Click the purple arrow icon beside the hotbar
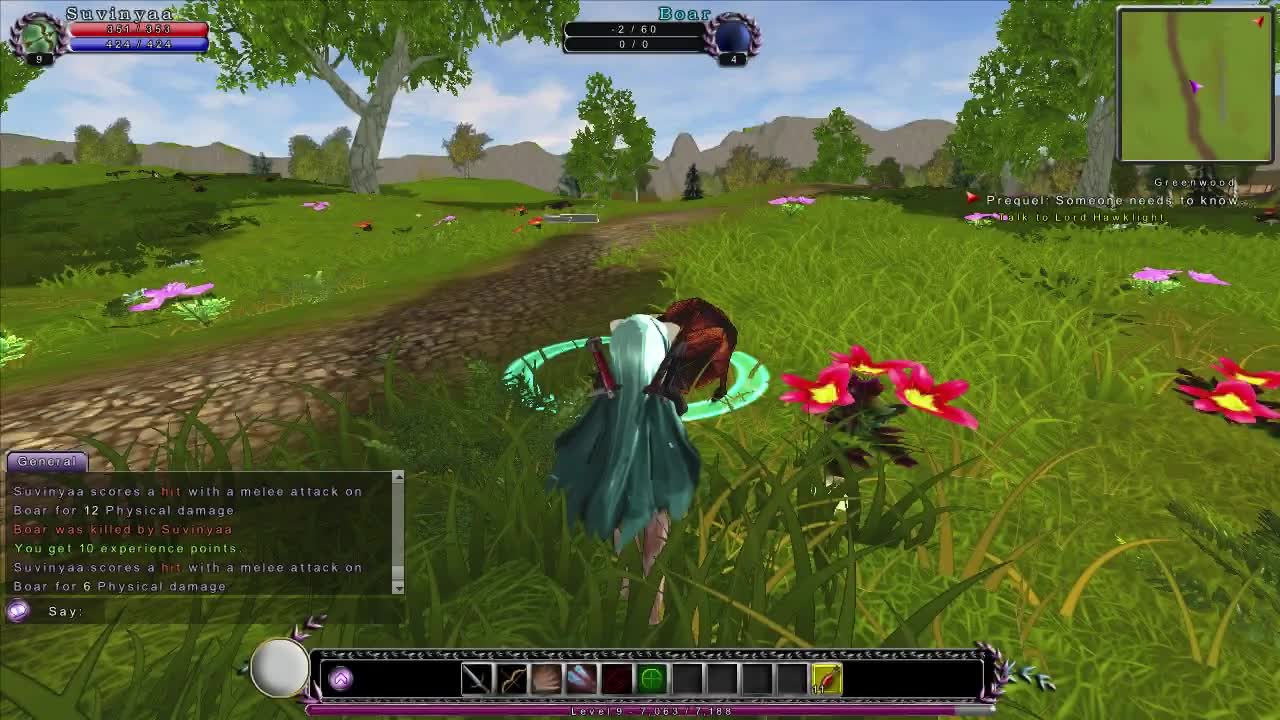 340,678
